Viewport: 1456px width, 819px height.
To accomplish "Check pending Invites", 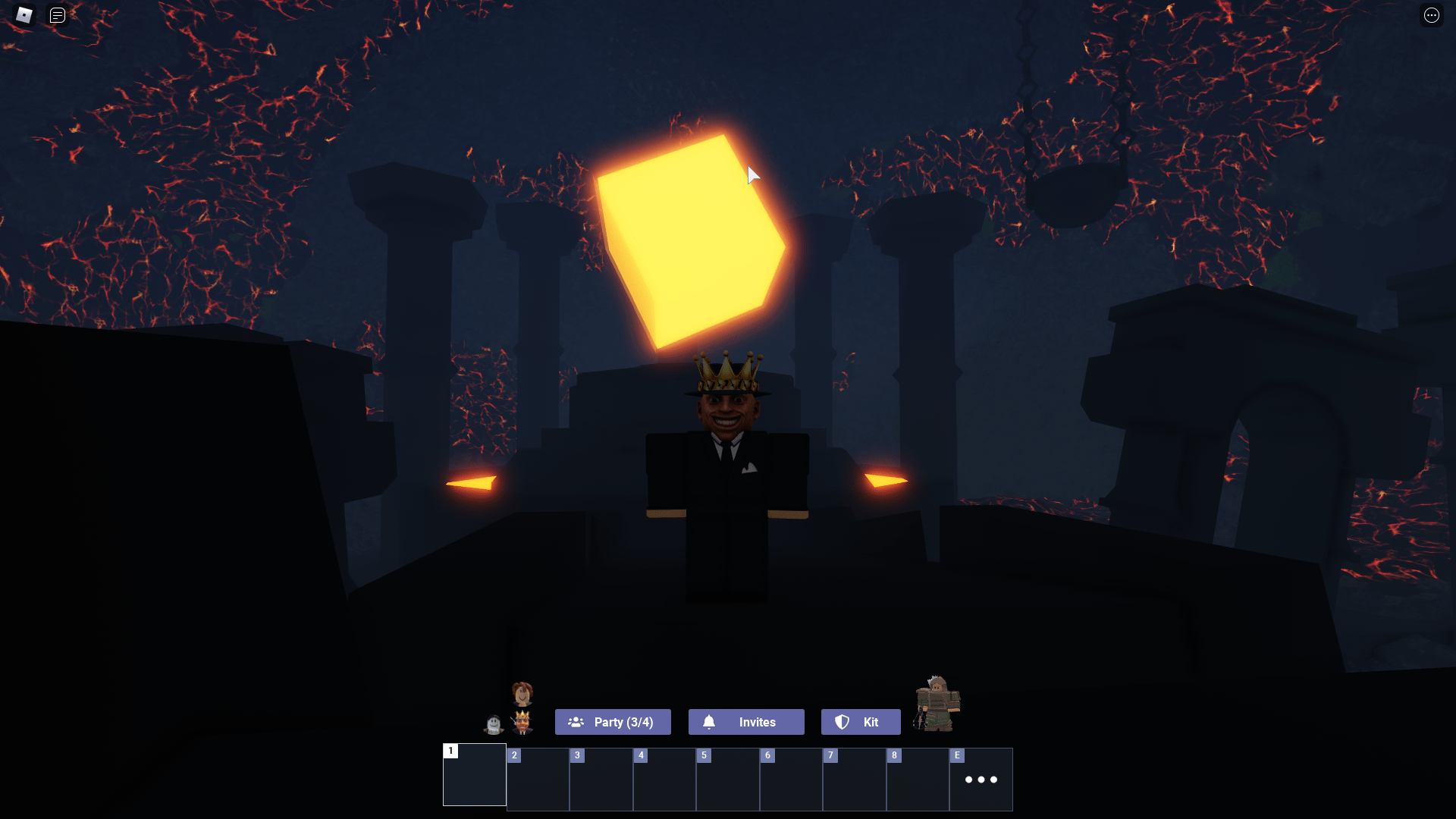I will point(746,722).
